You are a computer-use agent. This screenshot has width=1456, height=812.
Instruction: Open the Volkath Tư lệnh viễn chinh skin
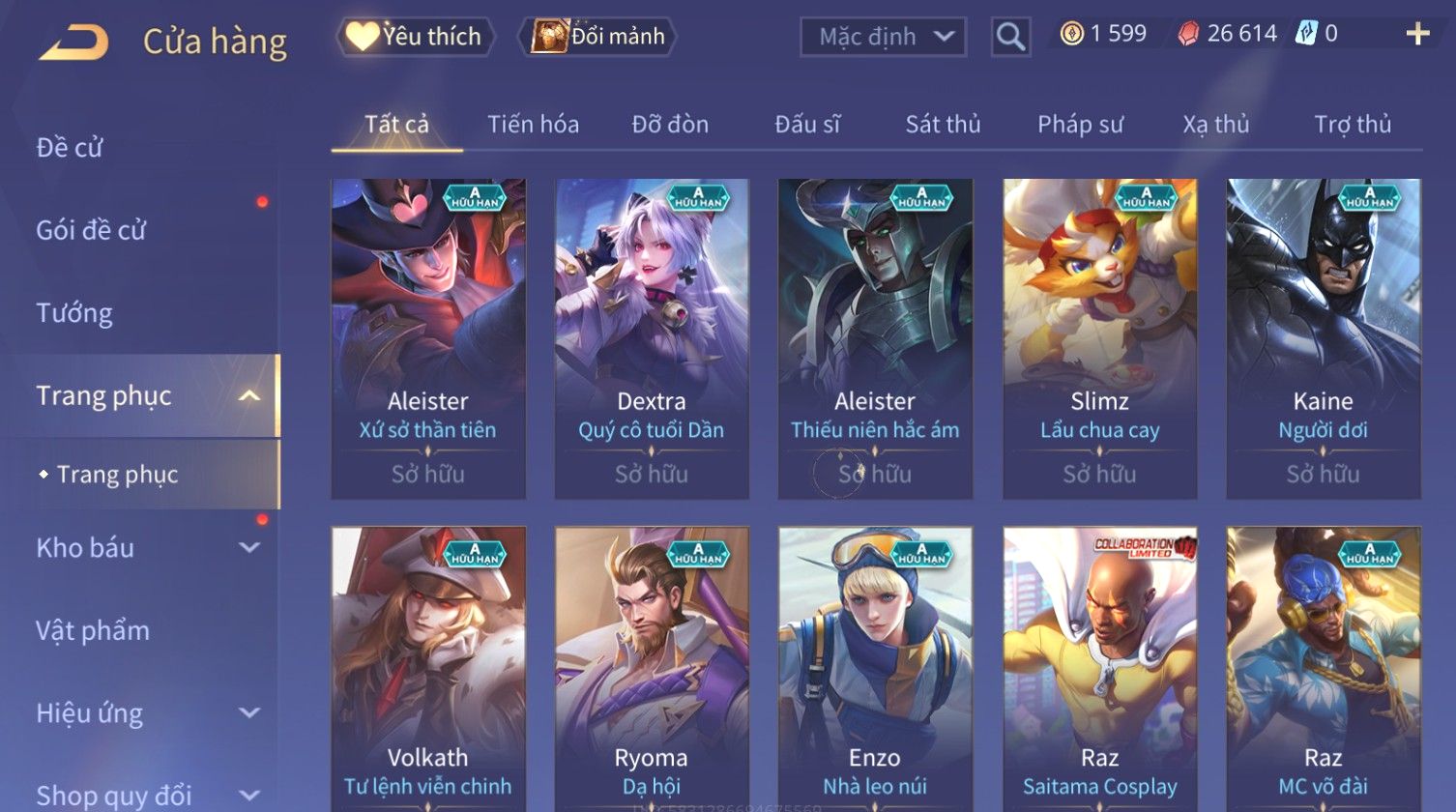coord(428,667)
